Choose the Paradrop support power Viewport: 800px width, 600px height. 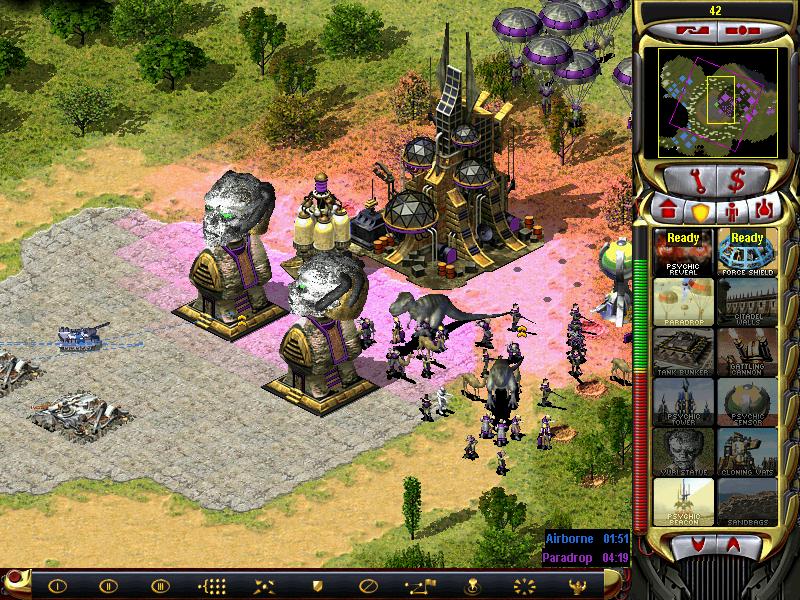[x=683, y=302]
